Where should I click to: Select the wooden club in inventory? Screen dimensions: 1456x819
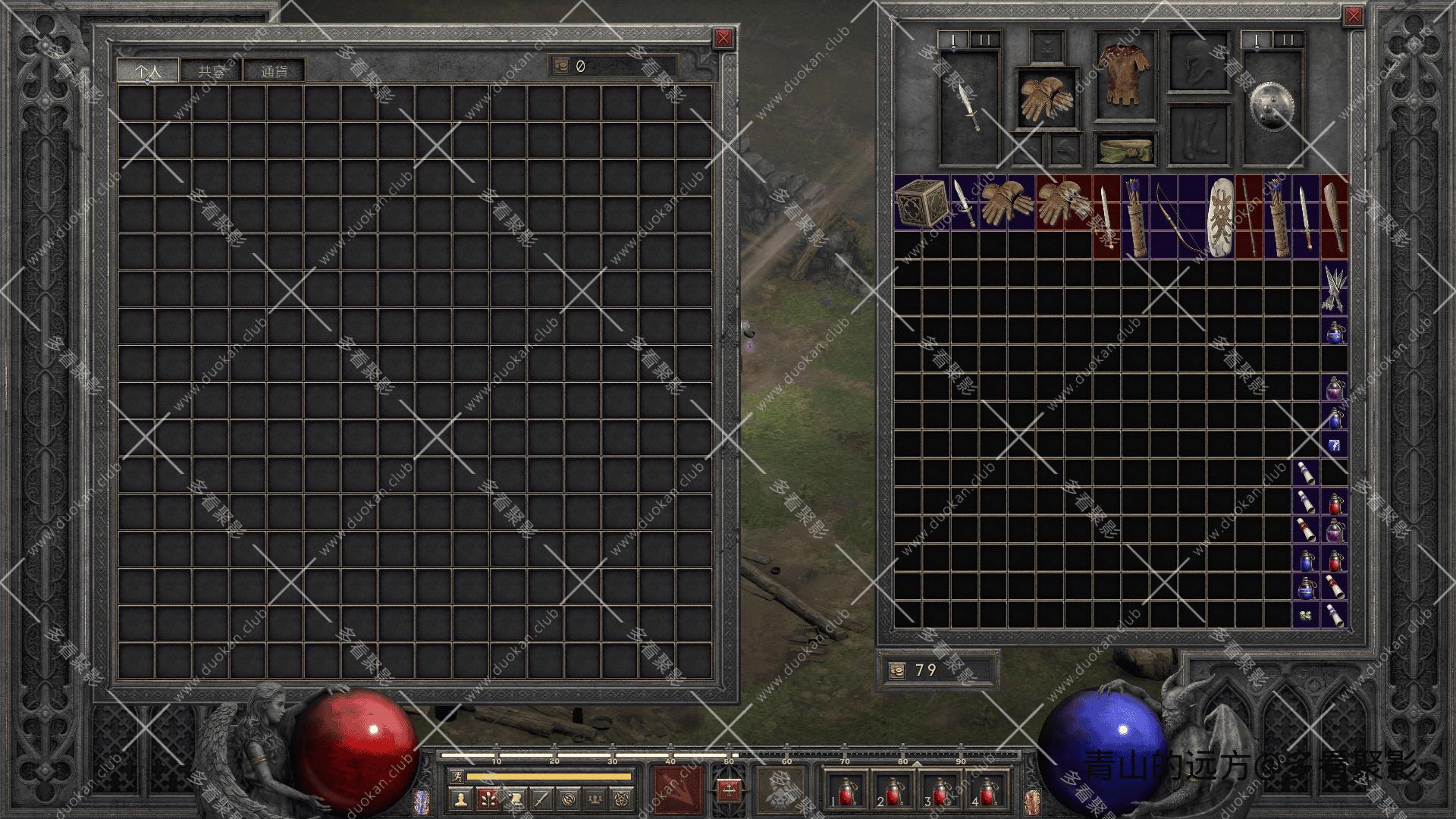tap(1334, 216)
